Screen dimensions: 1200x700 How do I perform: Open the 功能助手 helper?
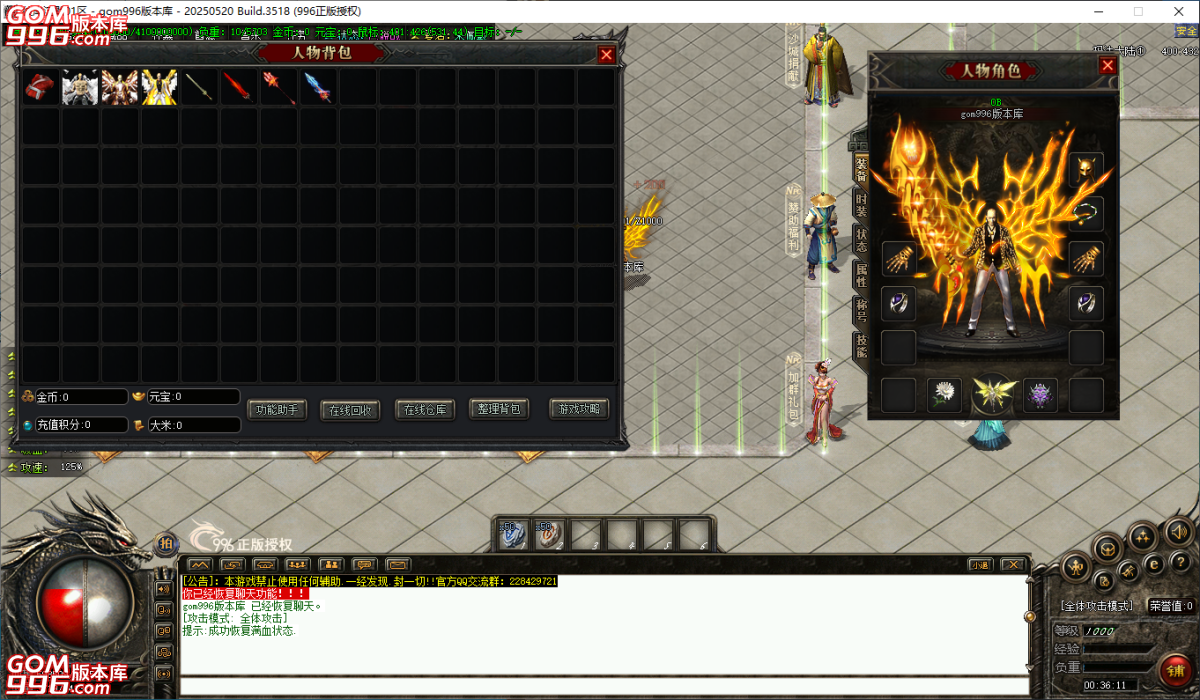click(277, 409)
